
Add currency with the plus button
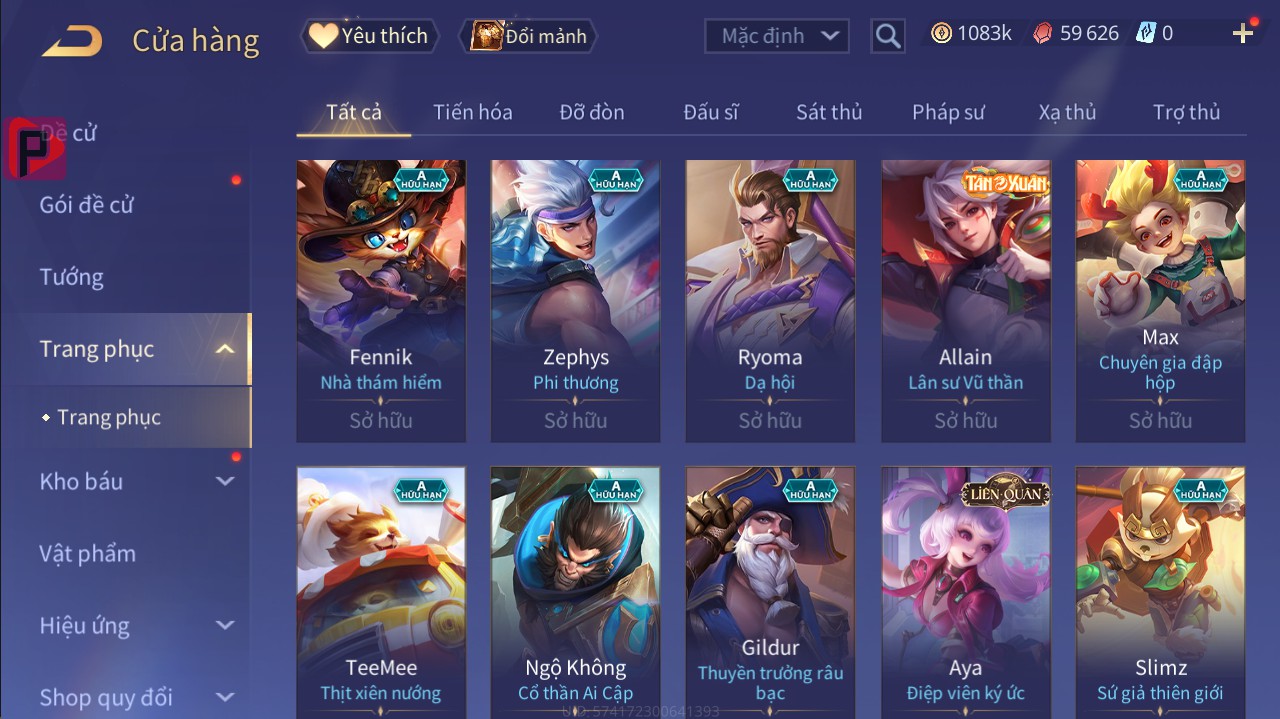tap(1243, 34)
